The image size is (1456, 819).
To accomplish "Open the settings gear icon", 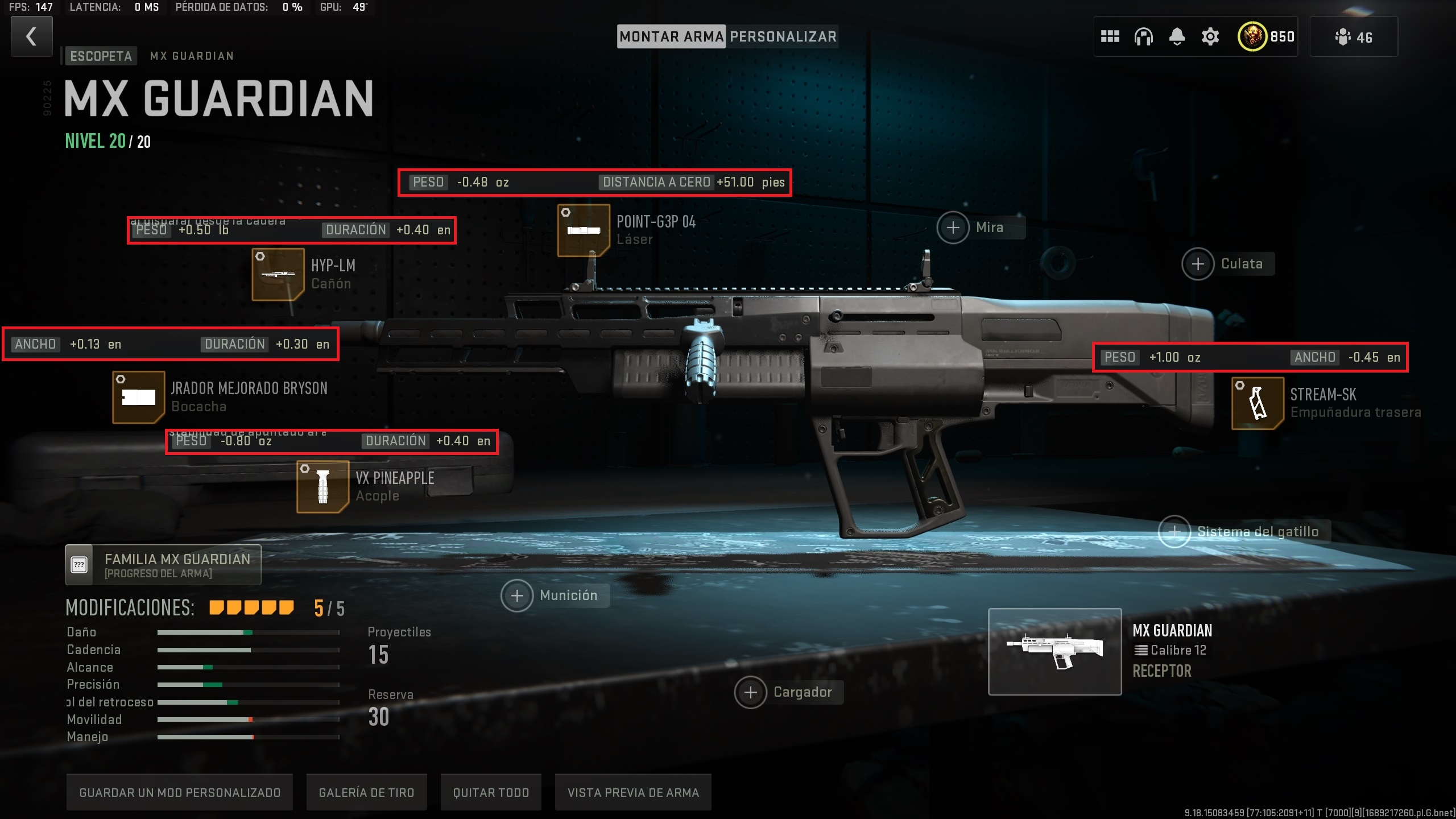I will [1210, 36].
